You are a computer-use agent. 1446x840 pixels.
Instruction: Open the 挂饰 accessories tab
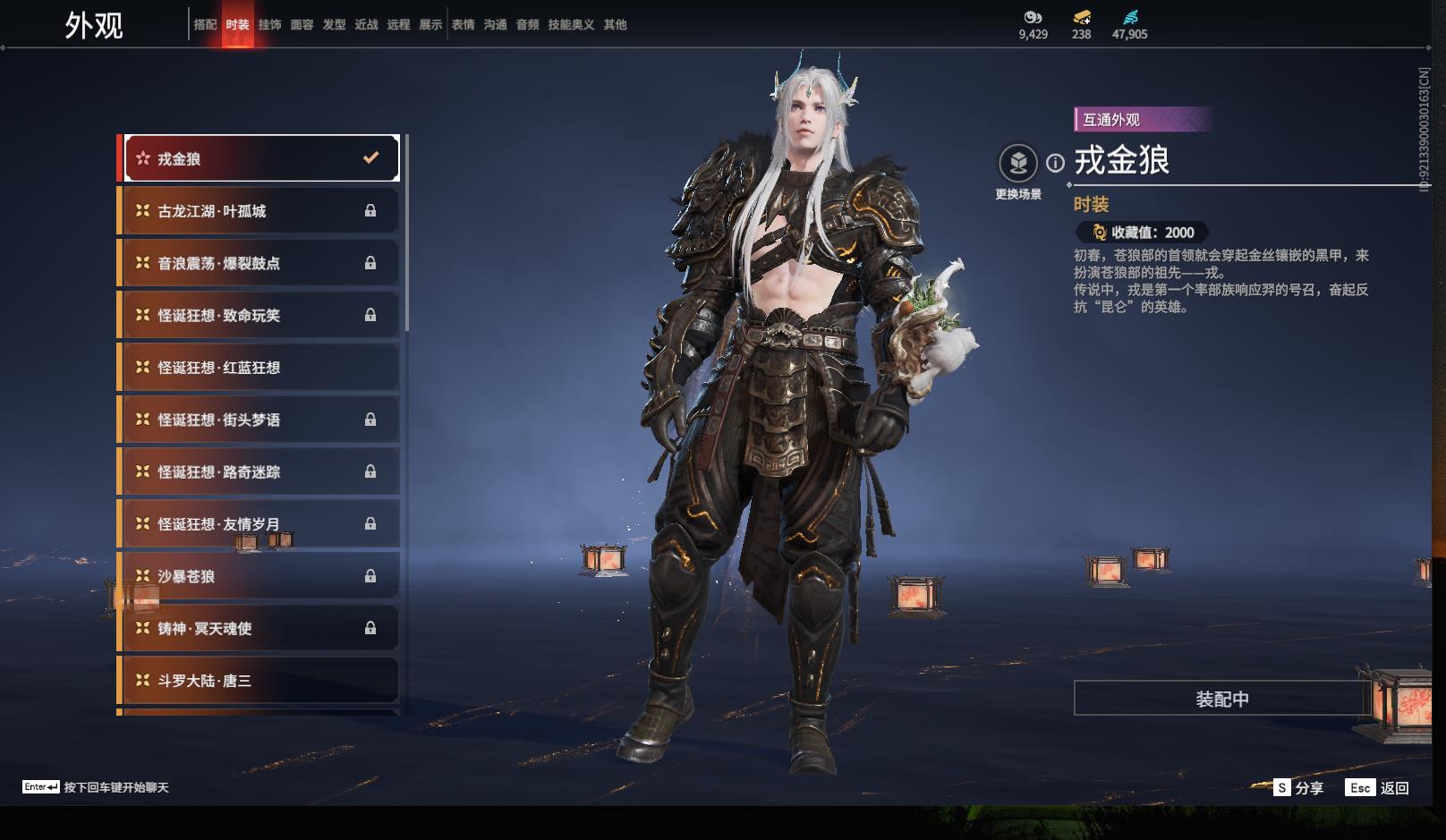[269, 25]
